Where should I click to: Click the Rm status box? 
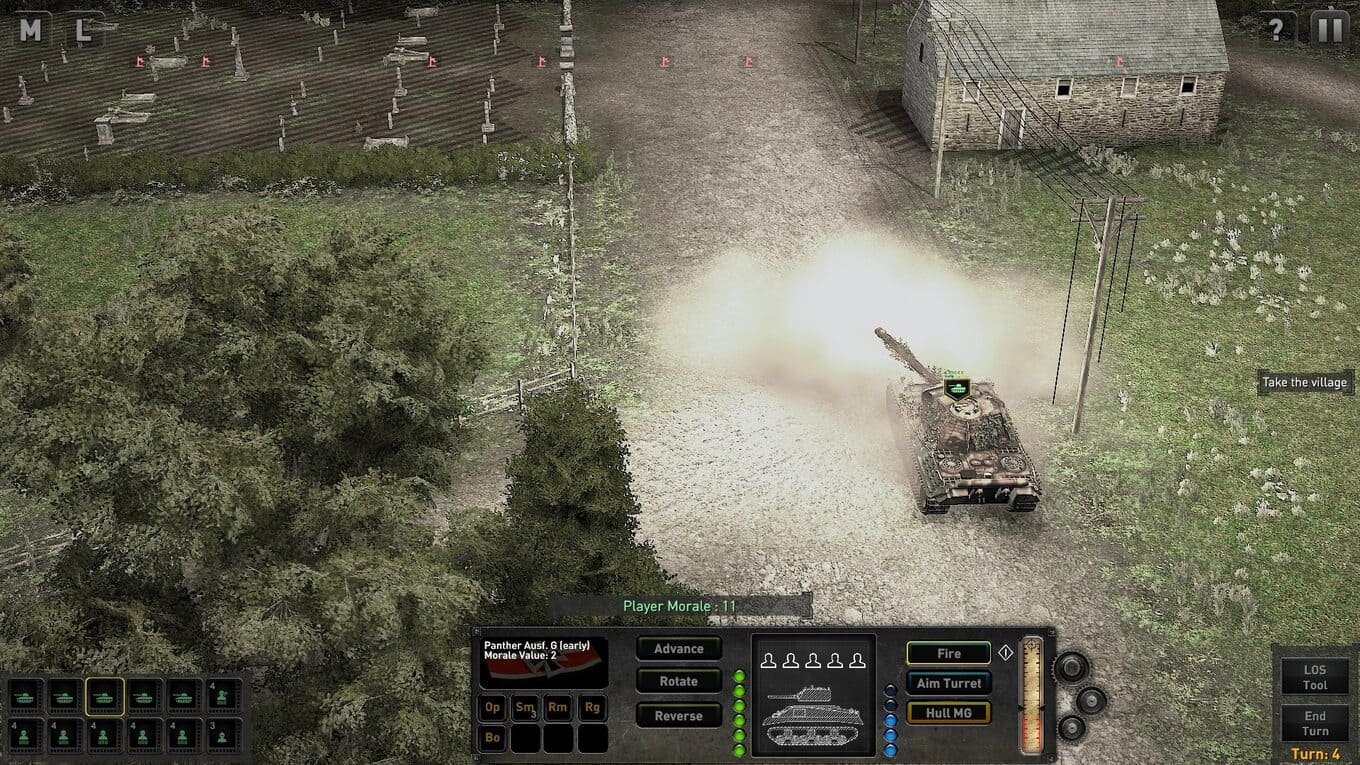tap(559, 708)
